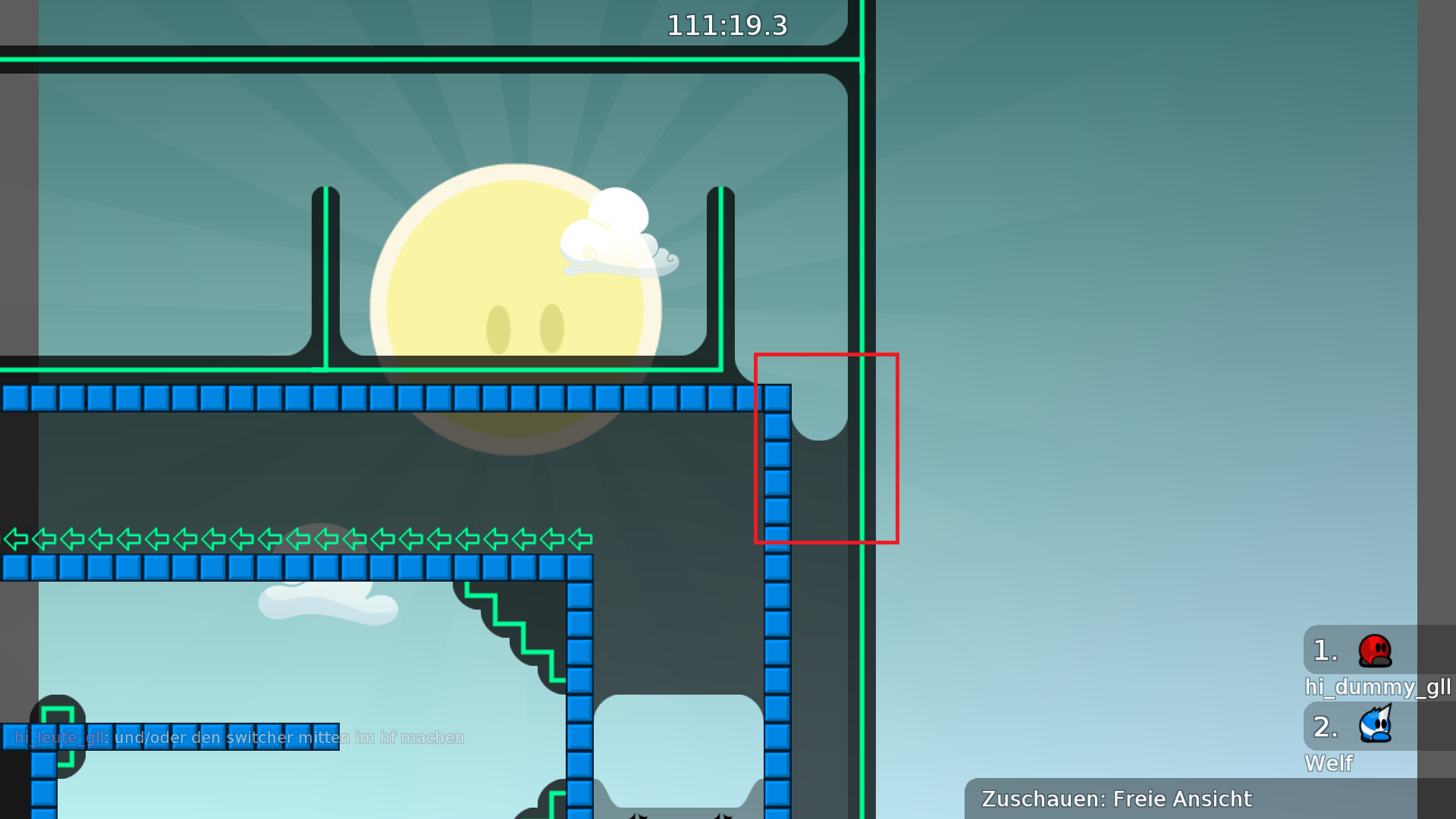
Task: Select the race timer showing 111:19.3
Action: [x=726, y=26]
